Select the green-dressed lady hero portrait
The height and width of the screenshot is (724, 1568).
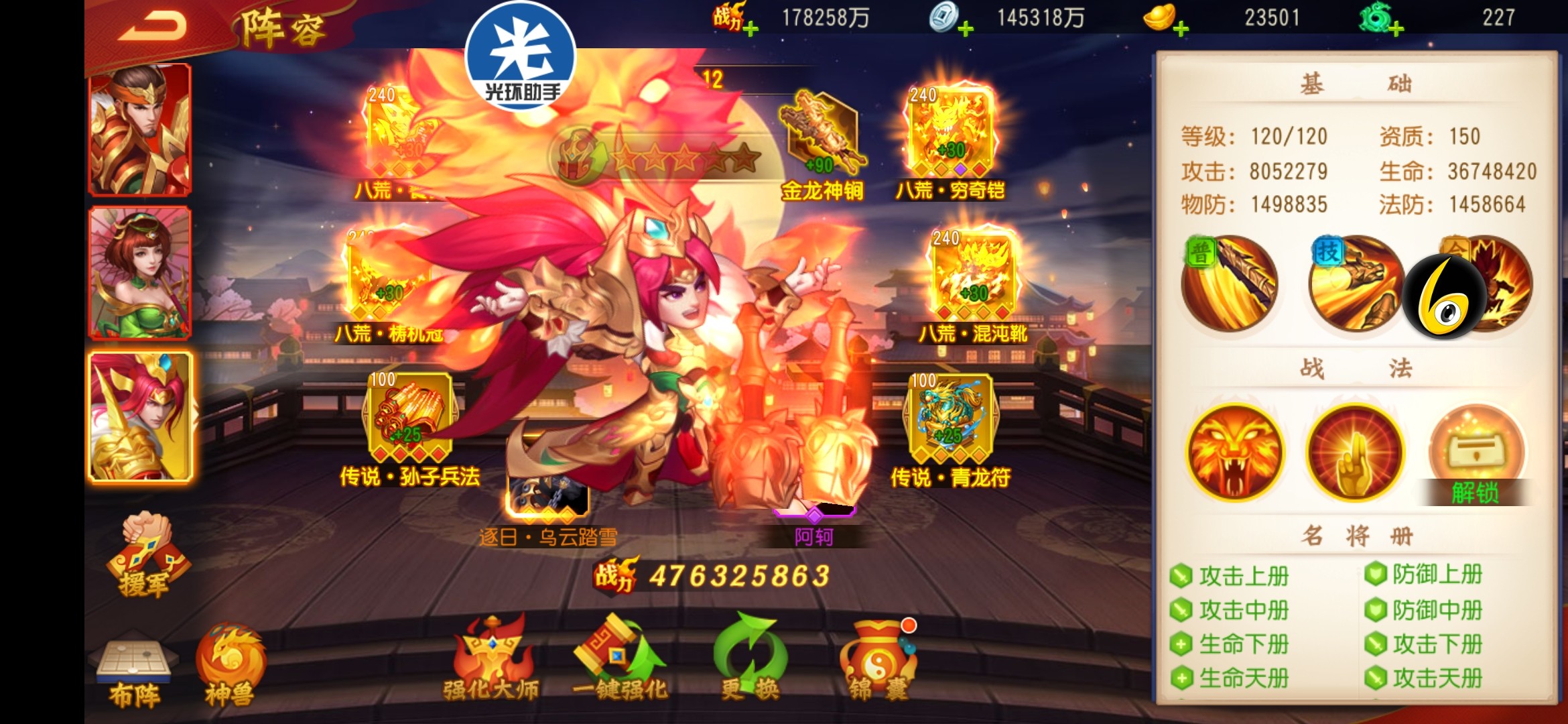point(140,272)
